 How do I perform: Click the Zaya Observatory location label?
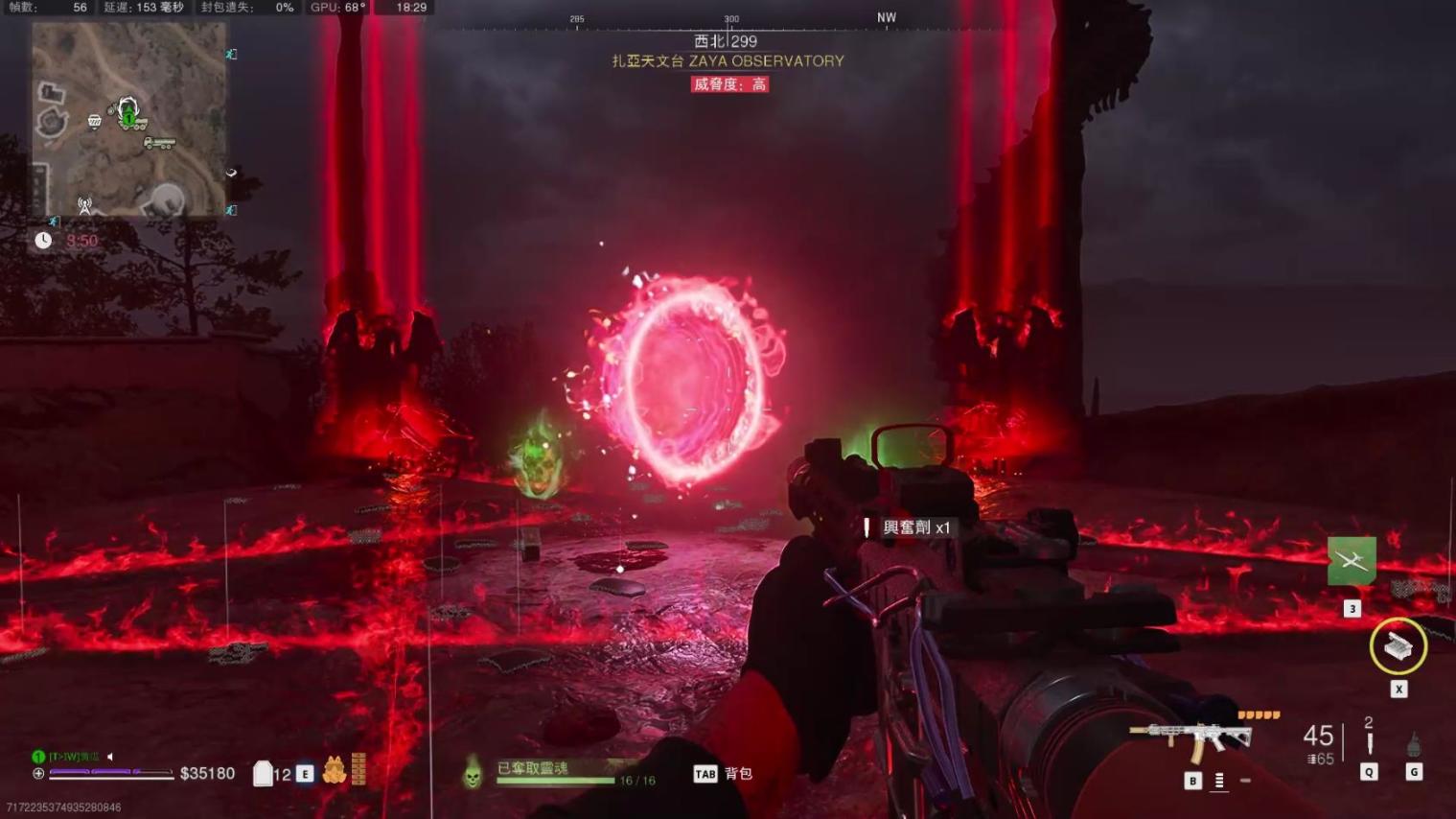click(x=728, y=61)
